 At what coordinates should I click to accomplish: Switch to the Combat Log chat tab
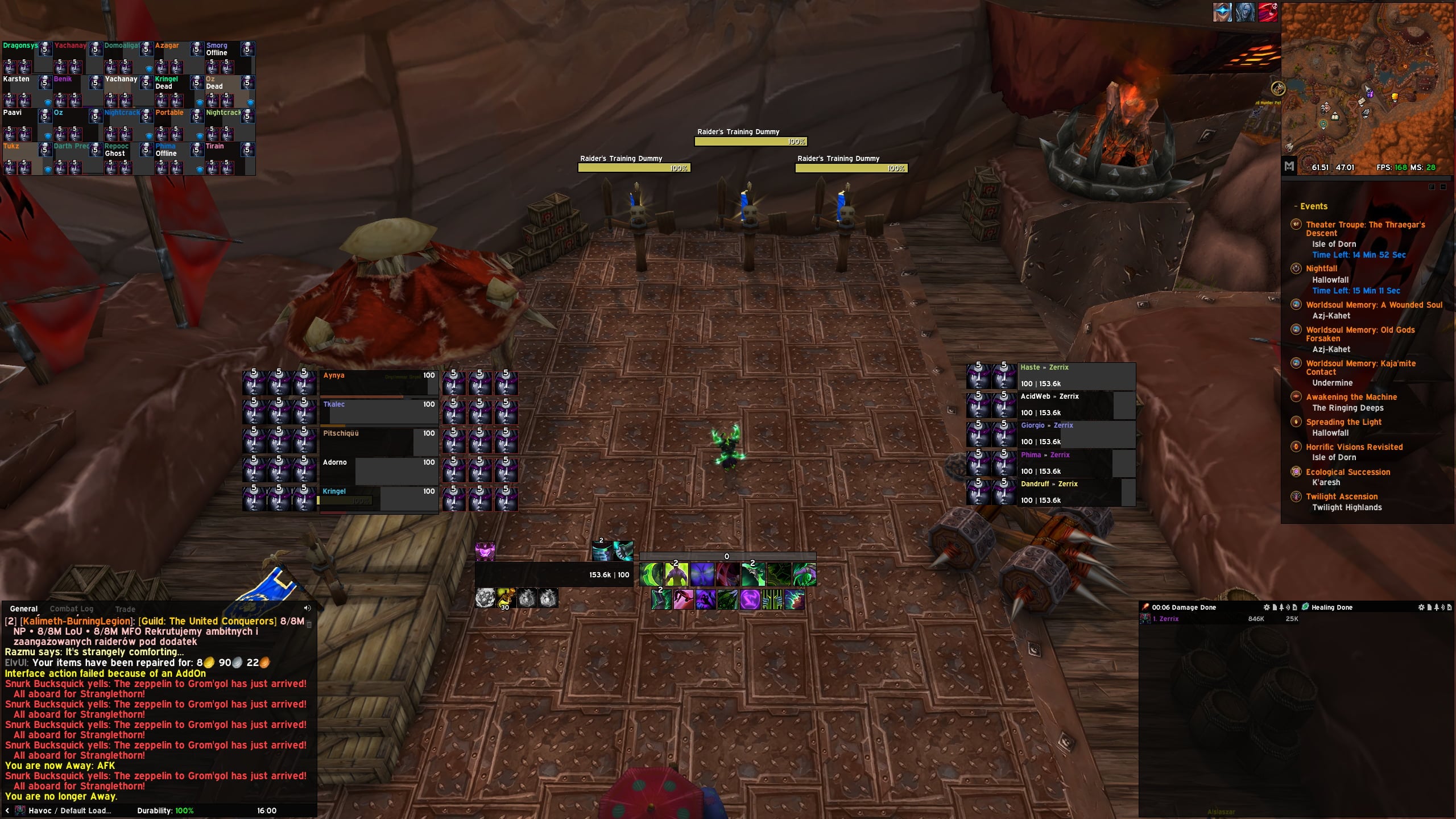71,609
